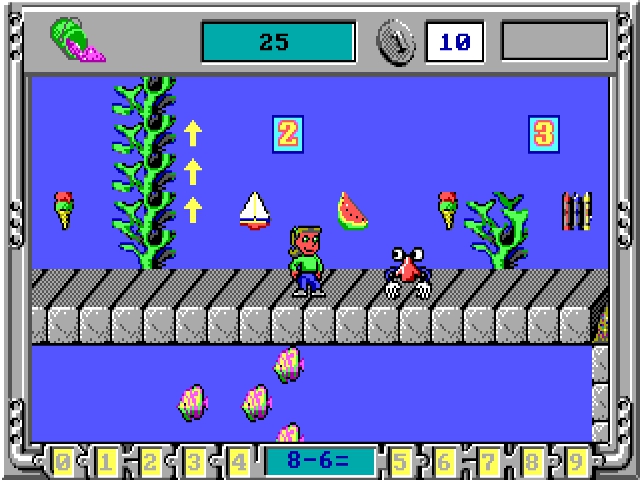Viewport: 640px width, 480px height.
Task: Click the number 3 tile on bottom bar
Action: pyautogui.click(x=195, y=462)
